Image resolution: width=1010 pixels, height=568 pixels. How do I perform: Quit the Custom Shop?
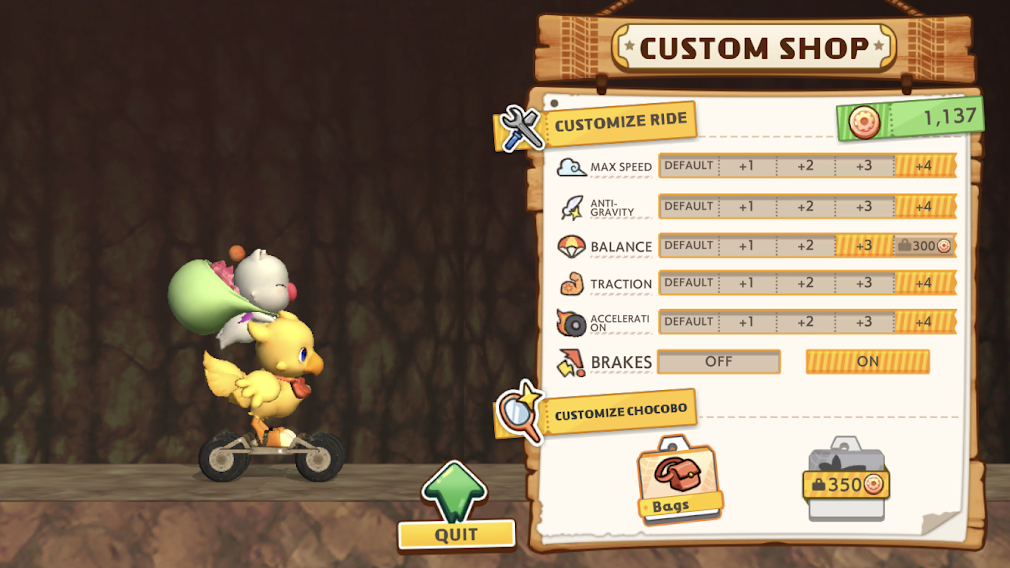tap(456, 533)
